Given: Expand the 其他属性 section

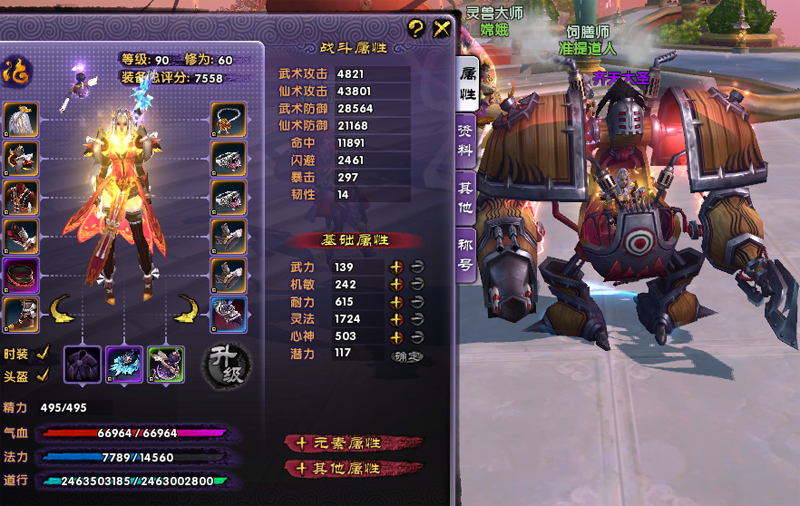Looking at the screenshot, I should tap(354, 467).
